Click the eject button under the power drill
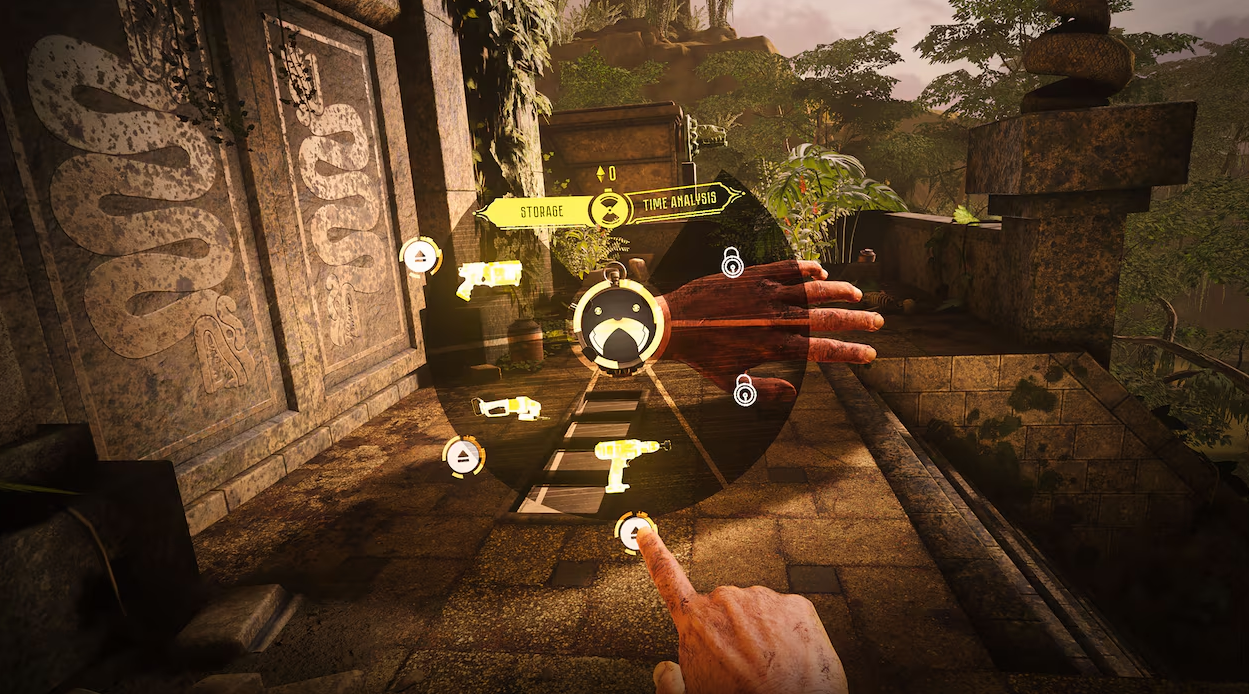This screenshot has height=694, width=1249. tap(632, 531)
